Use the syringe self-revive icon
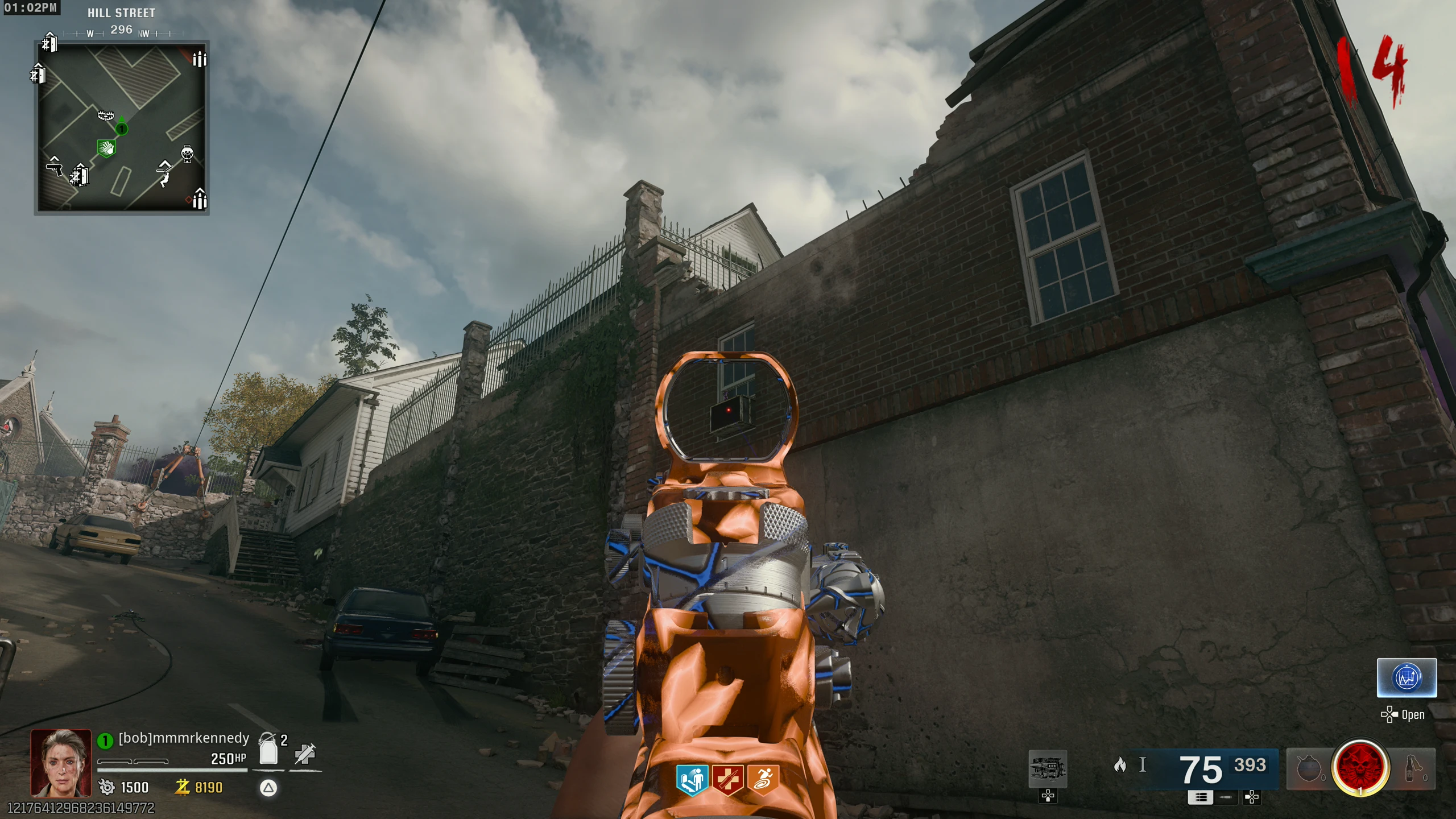 click(305, 754)
